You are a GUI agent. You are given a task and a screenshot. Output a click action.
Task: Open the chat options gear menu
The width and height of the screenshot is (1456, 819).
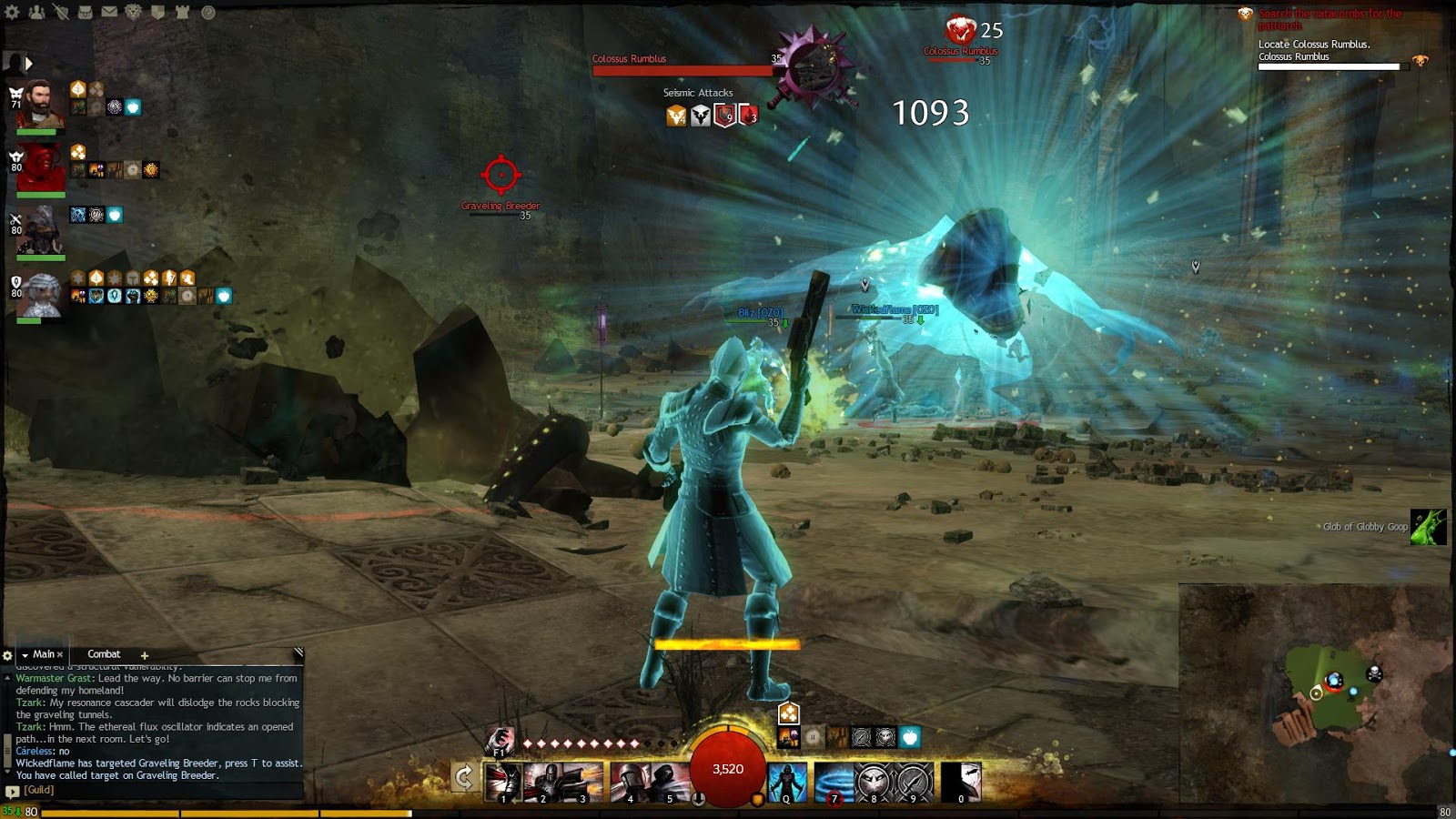point(7,654)
